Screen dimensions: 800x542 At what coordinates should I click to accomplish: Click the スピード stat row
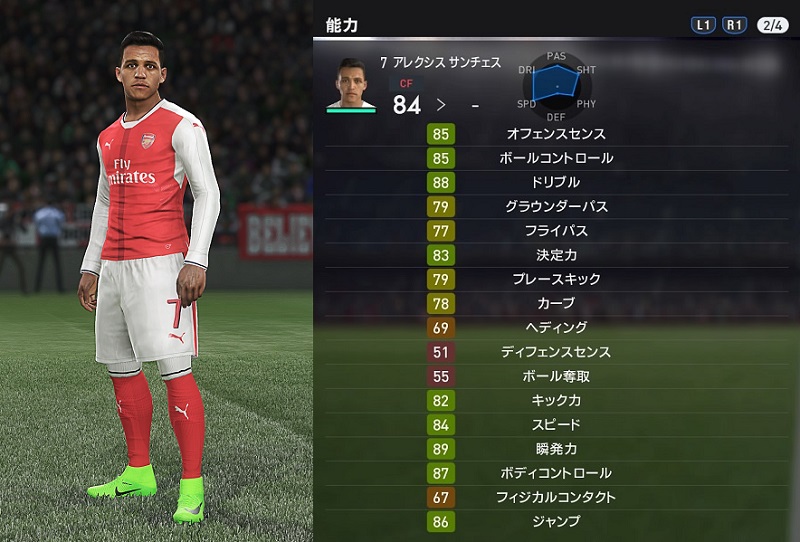[555, 424]
